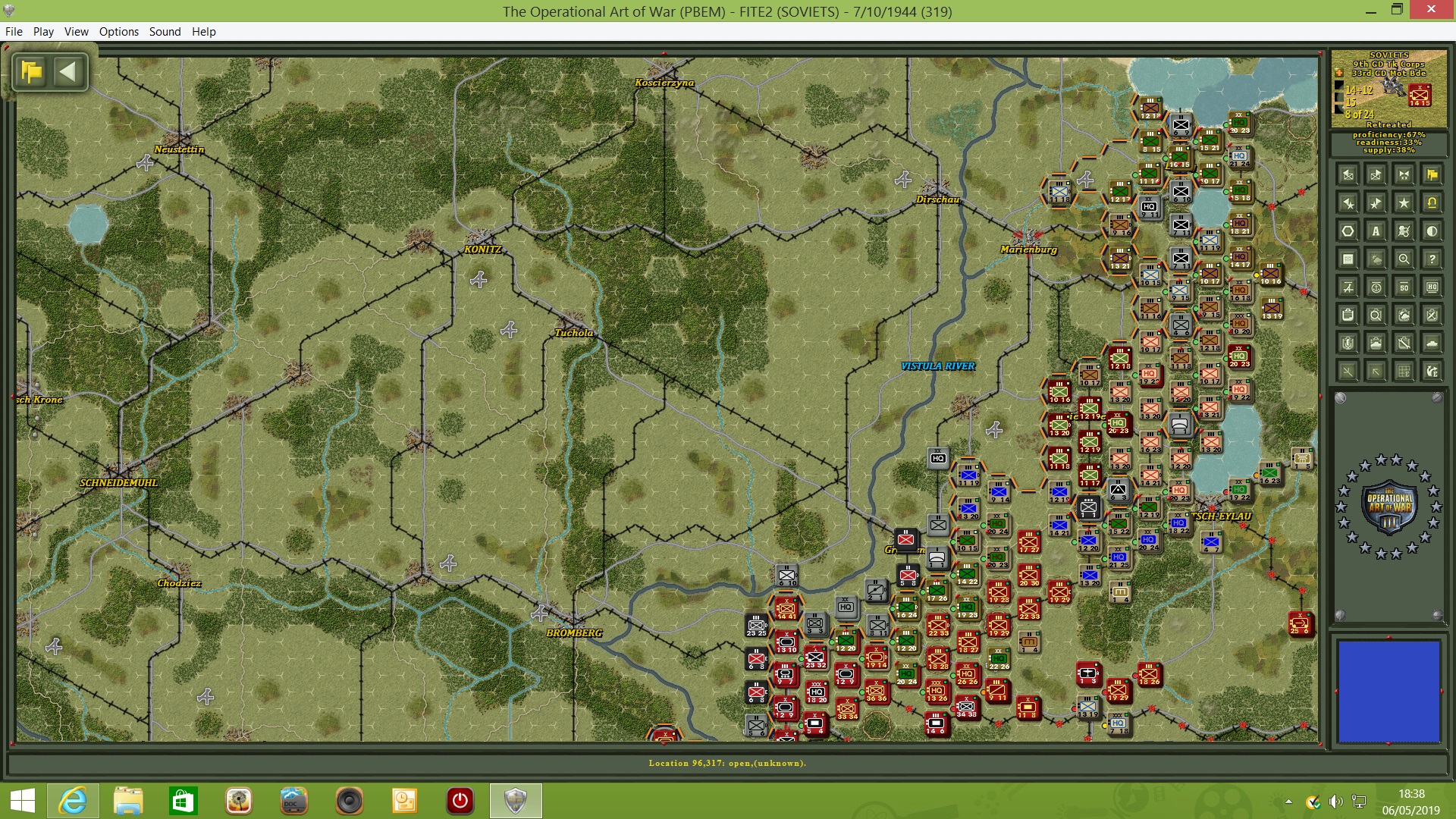Select the magnifying glass zoom icon
The image size is (1456, 819).
pos(1404,259)
